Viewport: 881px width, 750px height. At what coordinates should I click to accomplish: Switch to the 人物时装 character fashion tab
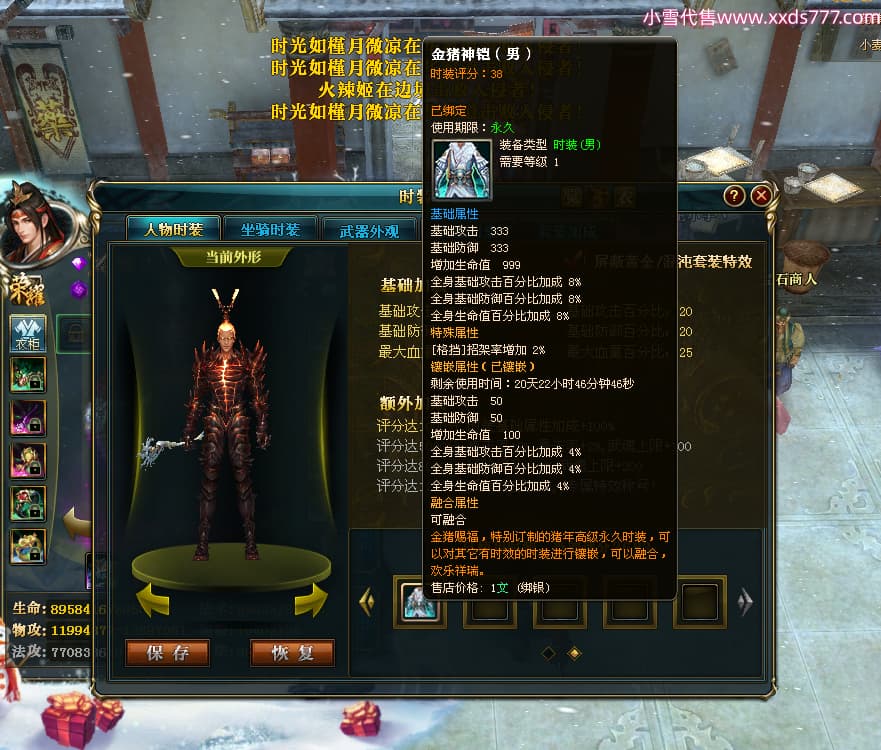[x=173, y=230]
